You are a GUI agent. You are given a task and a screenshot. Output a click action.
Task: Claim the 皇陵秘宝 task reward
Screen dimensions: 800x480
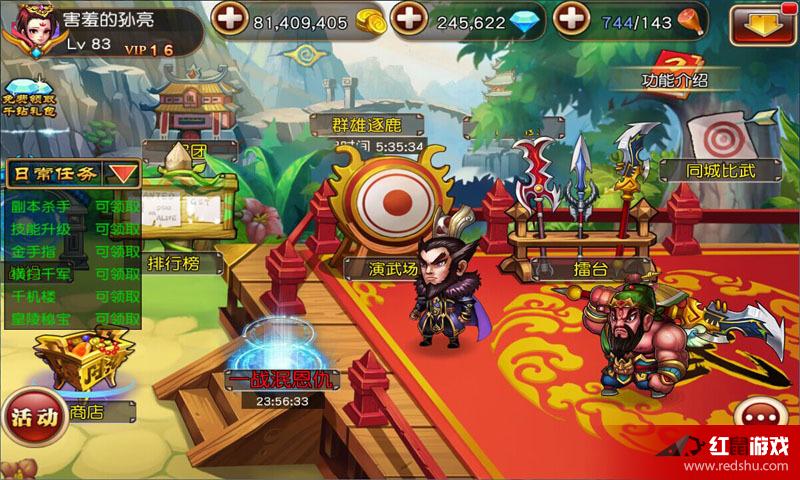click(x=117, y=319)
